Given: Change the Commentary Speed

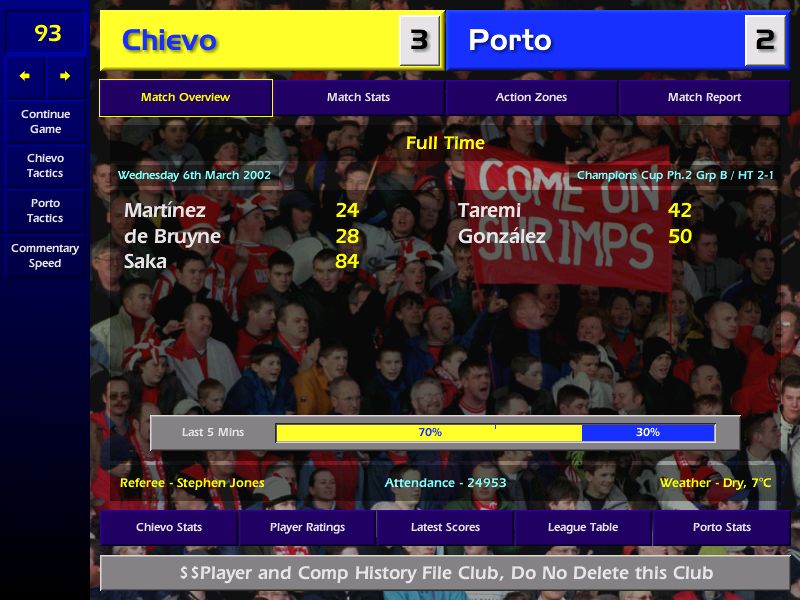Looking at the screenshot, I should tap(45, 255).
